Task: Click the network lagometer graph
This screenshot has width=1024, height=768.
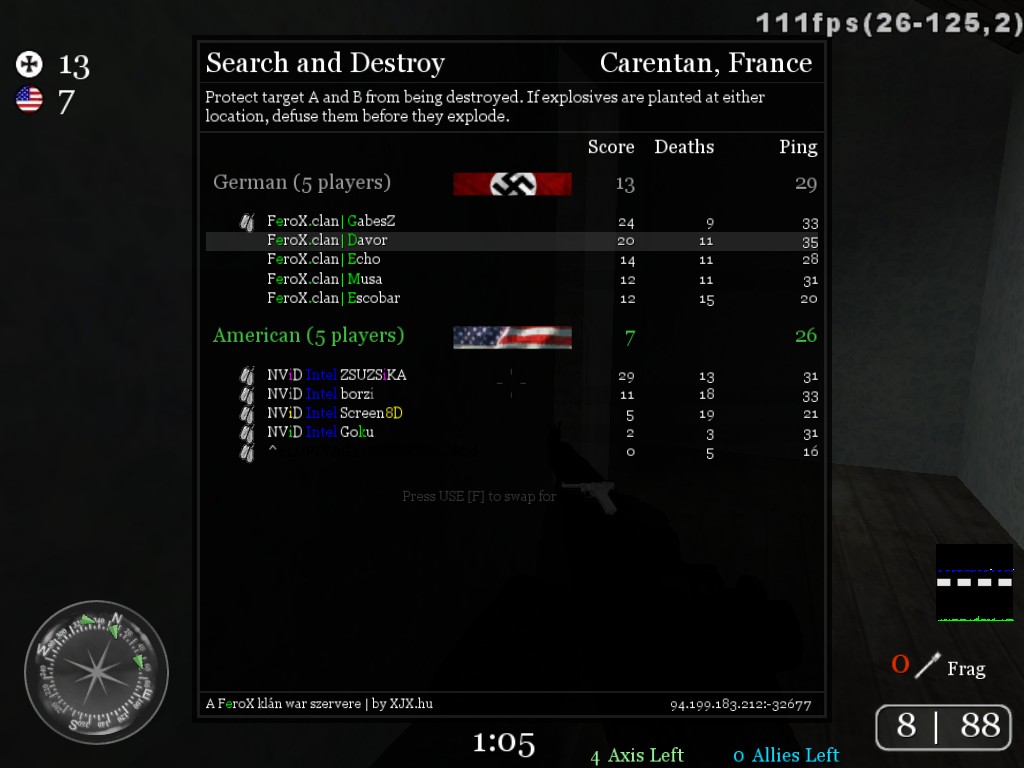Action: tap(974, 582)
